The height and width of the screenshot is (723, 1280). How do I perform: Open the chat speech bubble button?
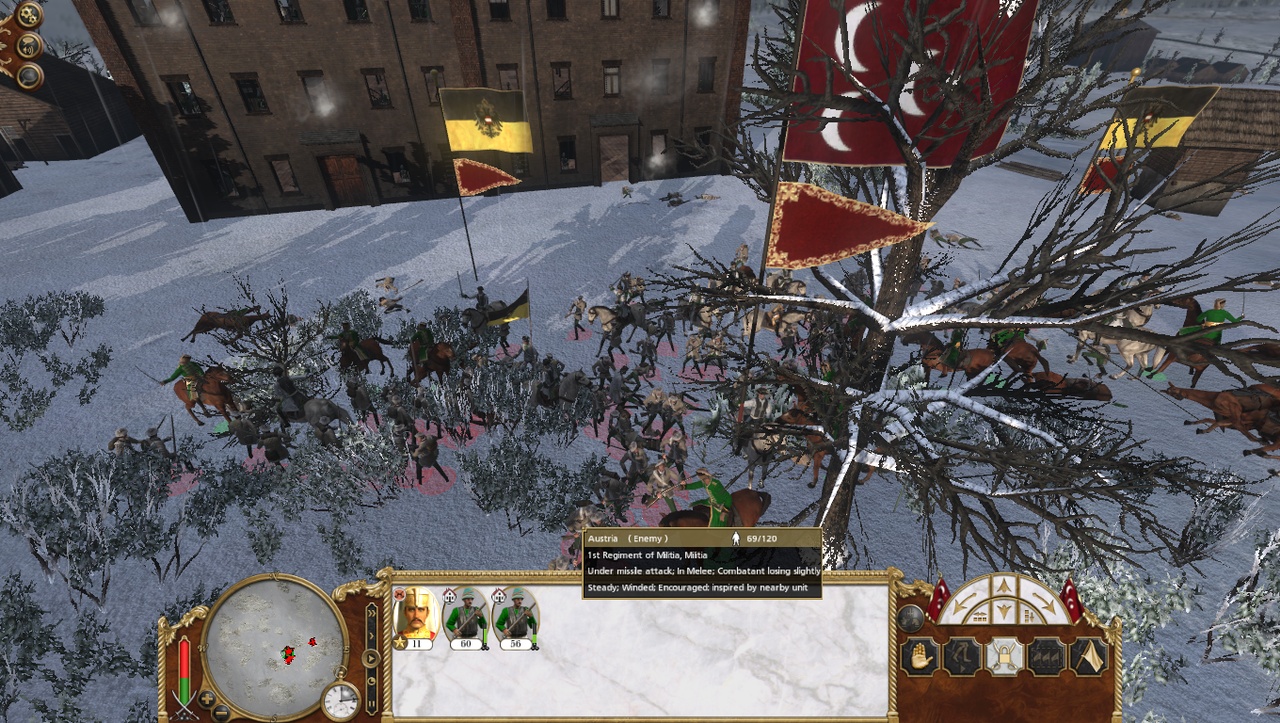[30, 46]
